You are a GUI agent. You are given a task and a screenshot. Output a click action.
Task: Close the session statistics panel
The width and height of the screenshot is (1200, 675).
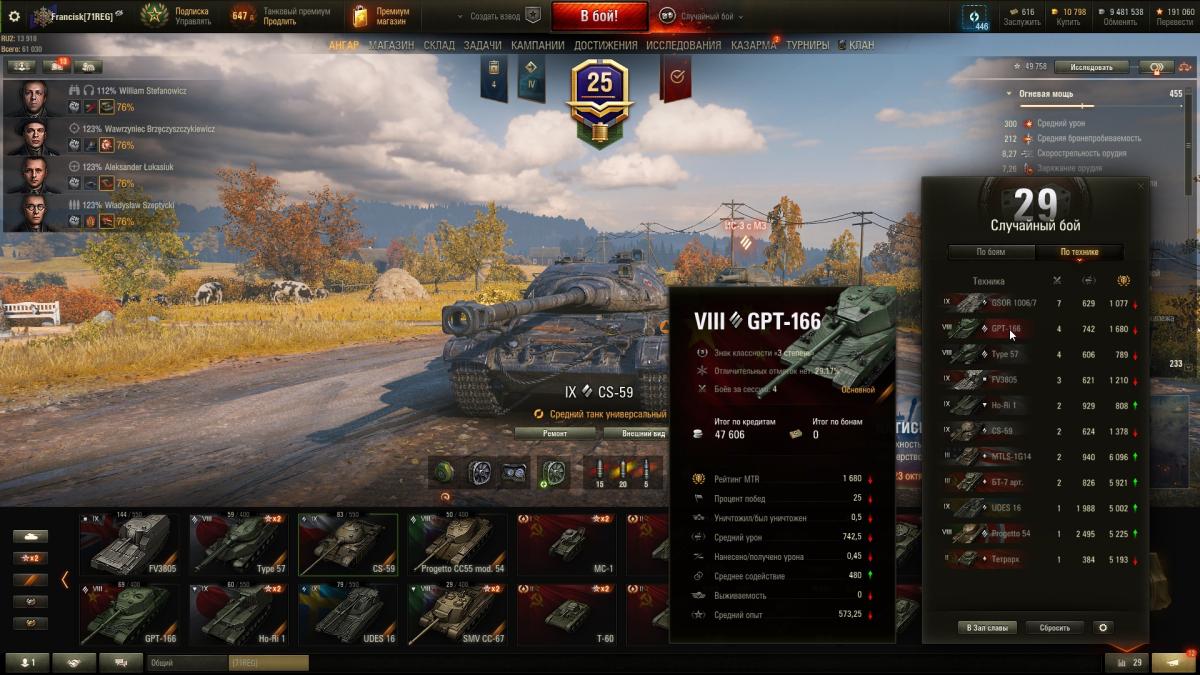point(1140,186)
